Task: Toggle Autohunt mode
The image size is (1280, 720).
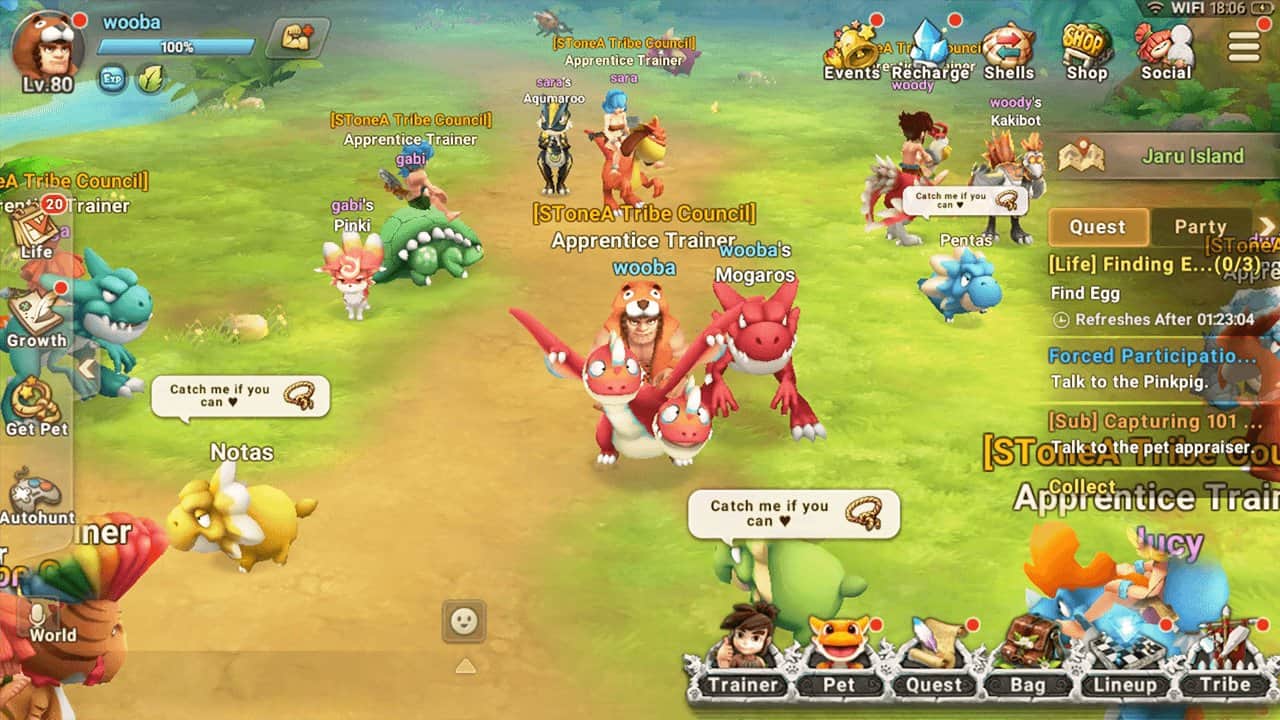Action: (36, 498)
